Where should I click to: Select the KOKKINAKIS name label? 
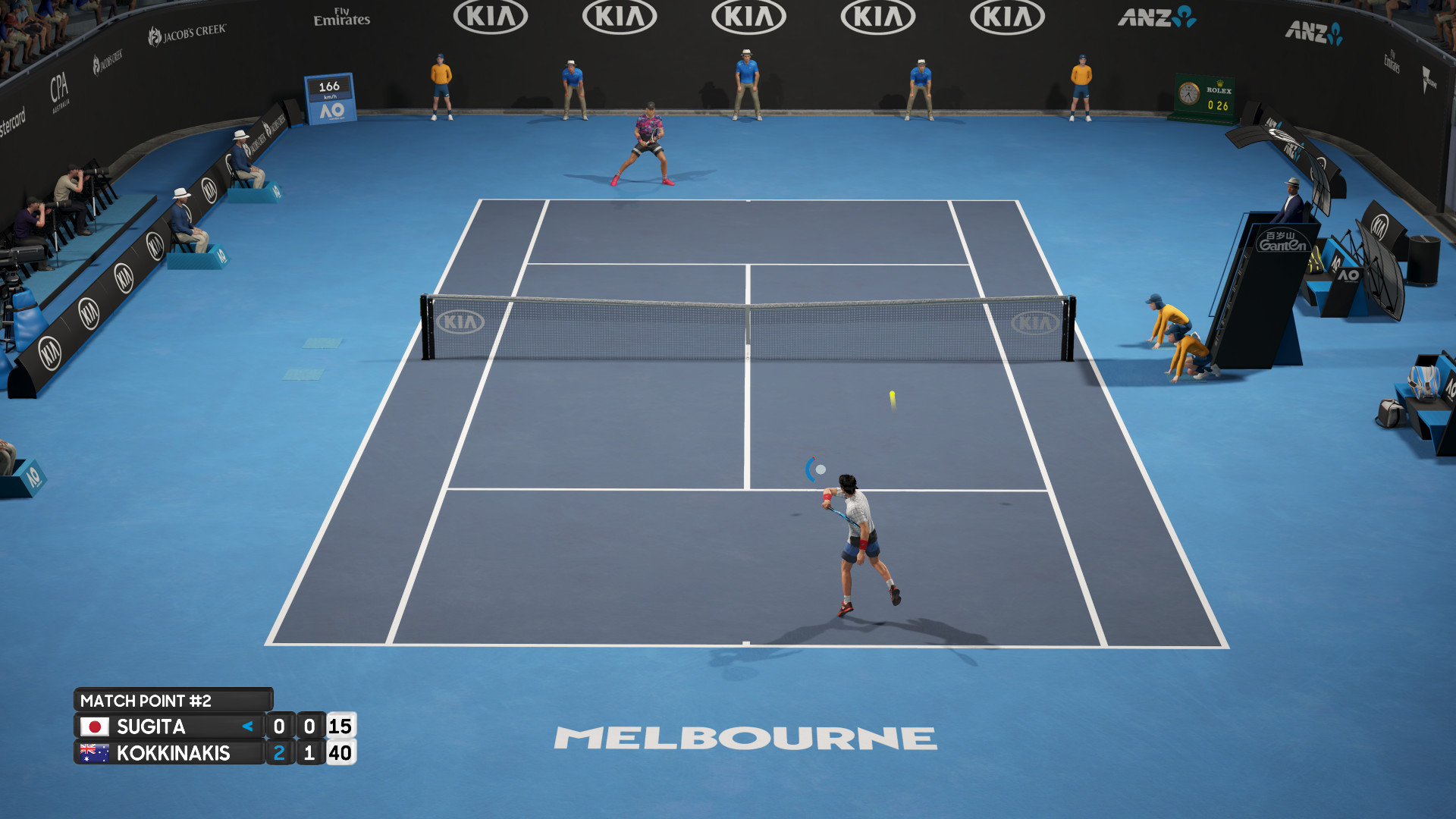tap(176, 753)
